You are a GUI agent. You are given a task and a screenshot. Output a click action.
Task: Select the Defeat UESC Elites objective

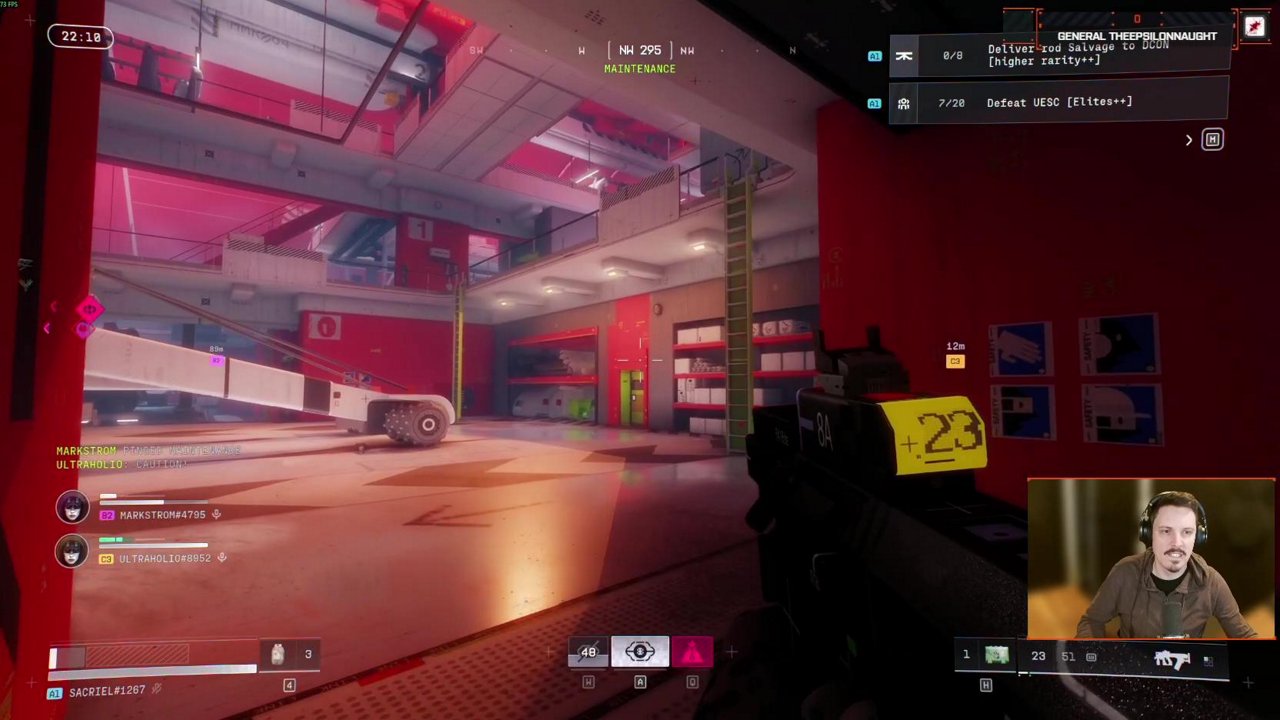click(1058, 102)
